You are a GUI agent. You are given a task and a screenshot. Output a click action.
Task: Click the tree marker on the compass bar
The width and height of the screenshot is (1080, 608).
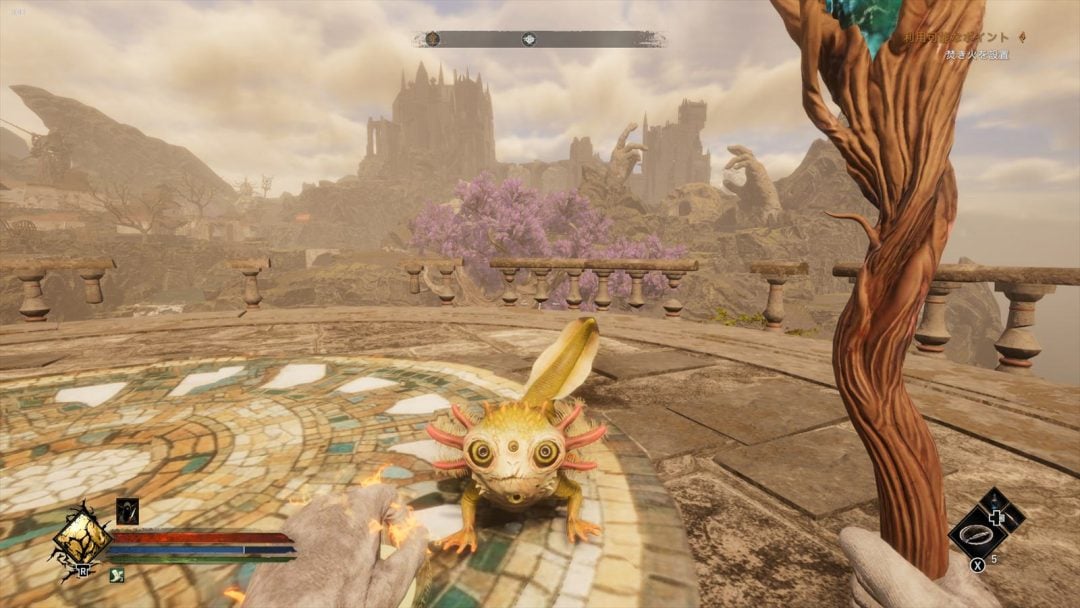432,39
